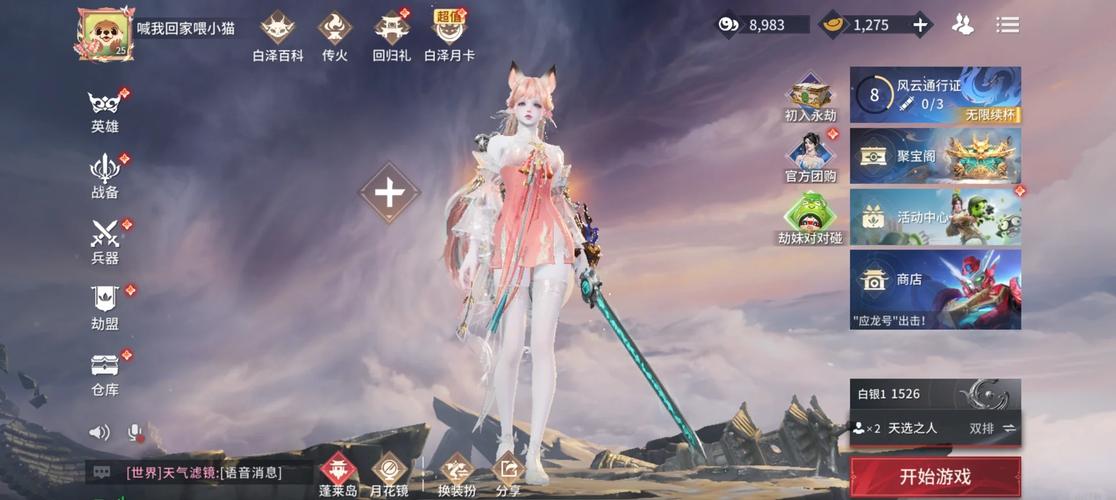Screen dimensions: 1116x500
Task: Open the 换装扮 outfit change
Action: [x=457, y=475]
